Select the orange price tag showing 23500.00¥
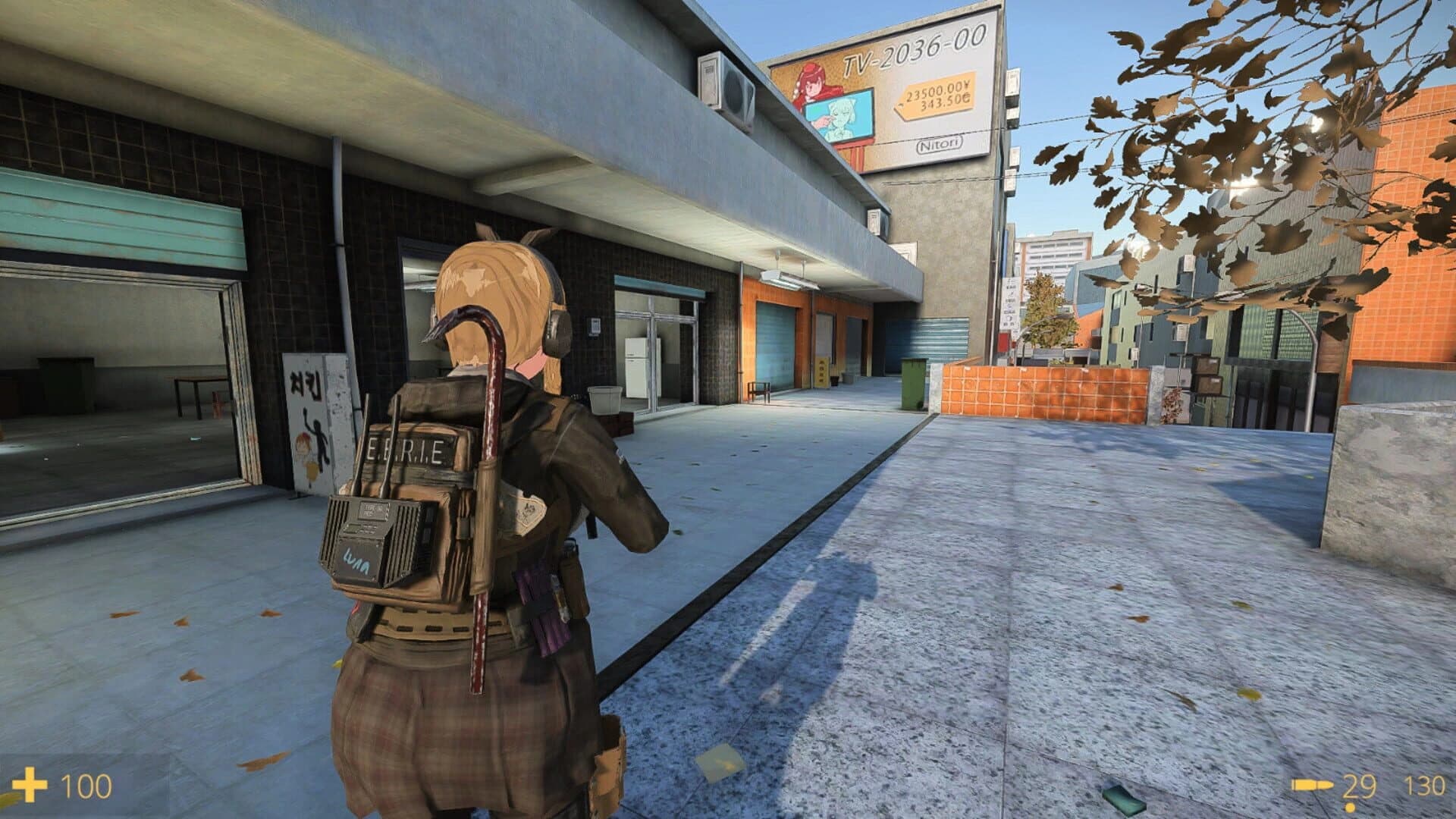1456x819 pixels. coord(937,93)
